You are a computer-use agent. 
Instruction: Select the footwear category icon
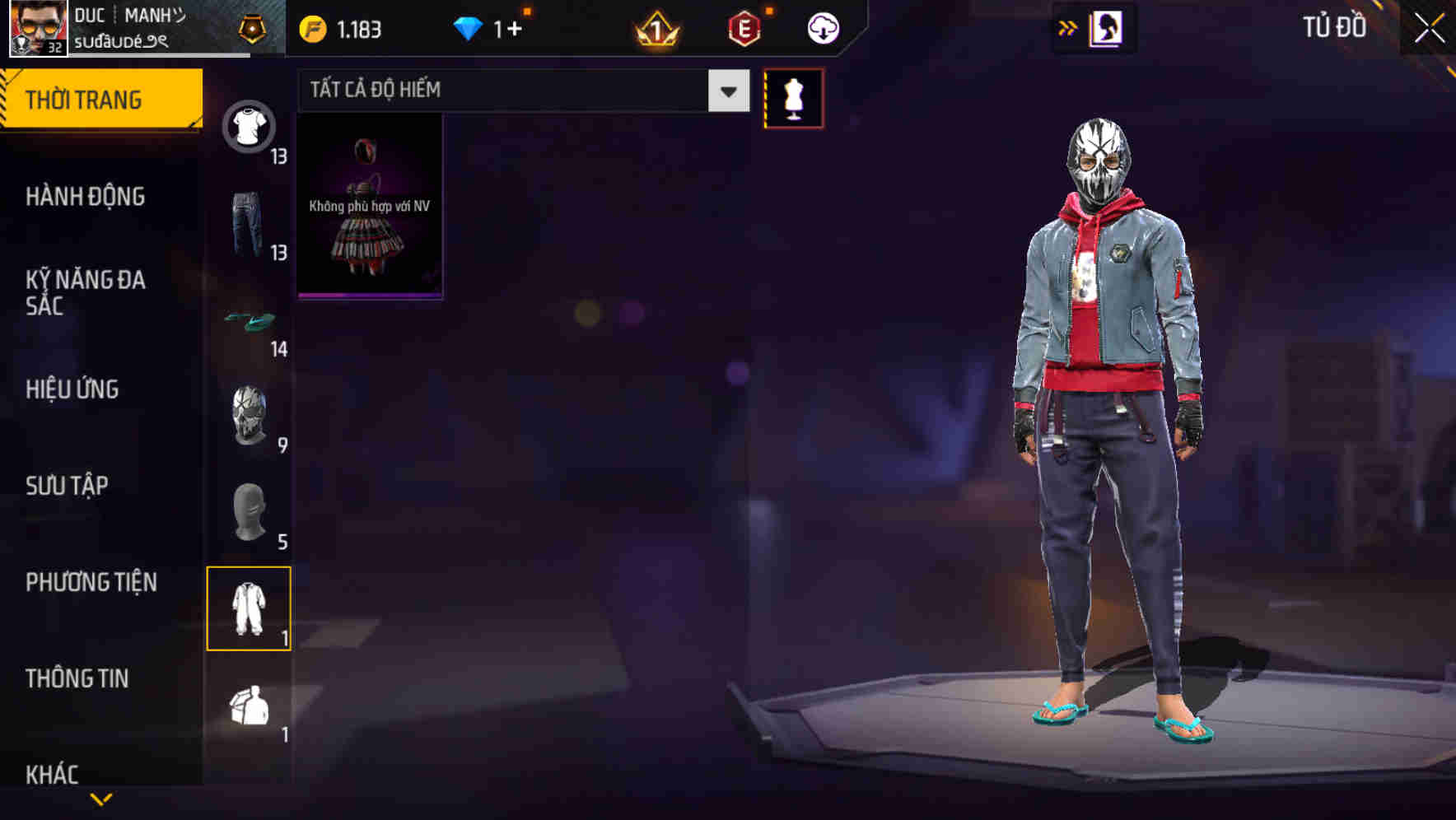[x=250, y=319]
